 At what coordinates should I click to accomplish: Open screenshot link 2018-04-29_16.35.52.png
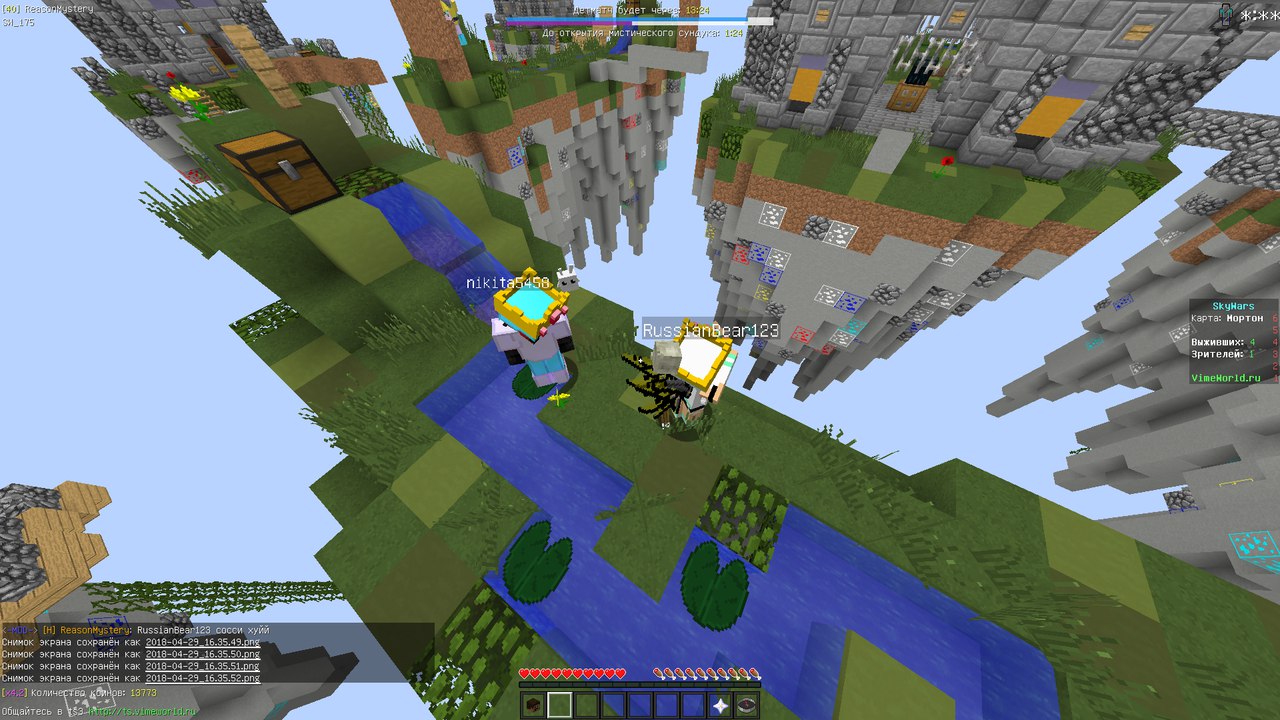202,678
